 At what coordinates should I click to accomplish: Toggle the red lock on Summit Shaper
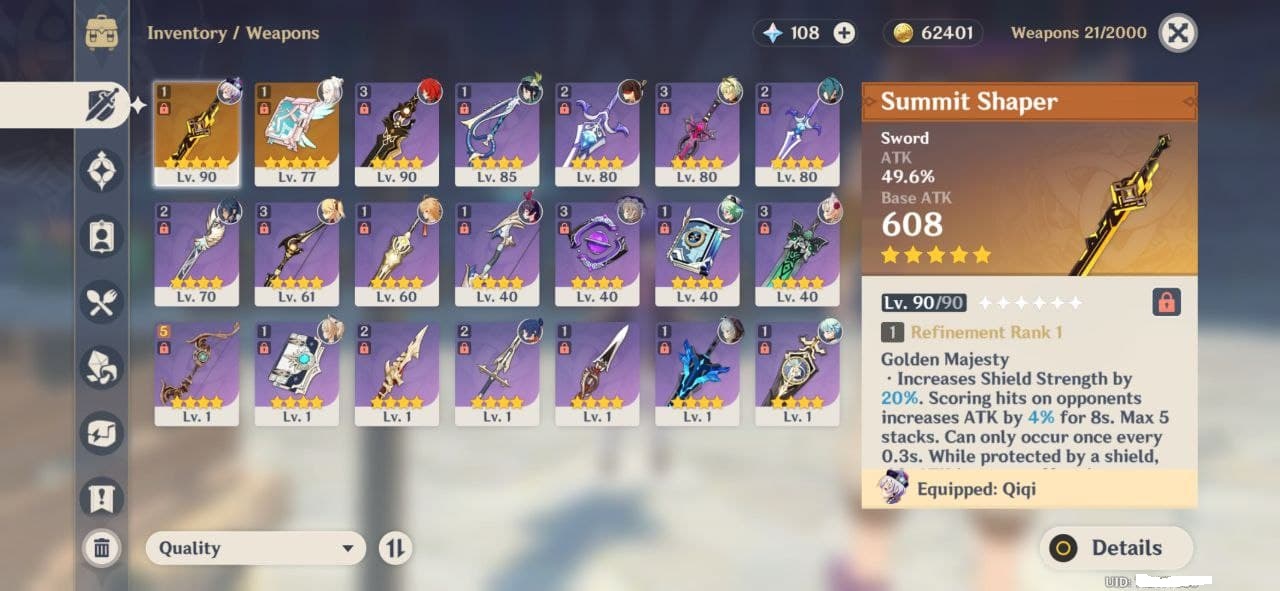[1165, 302]
